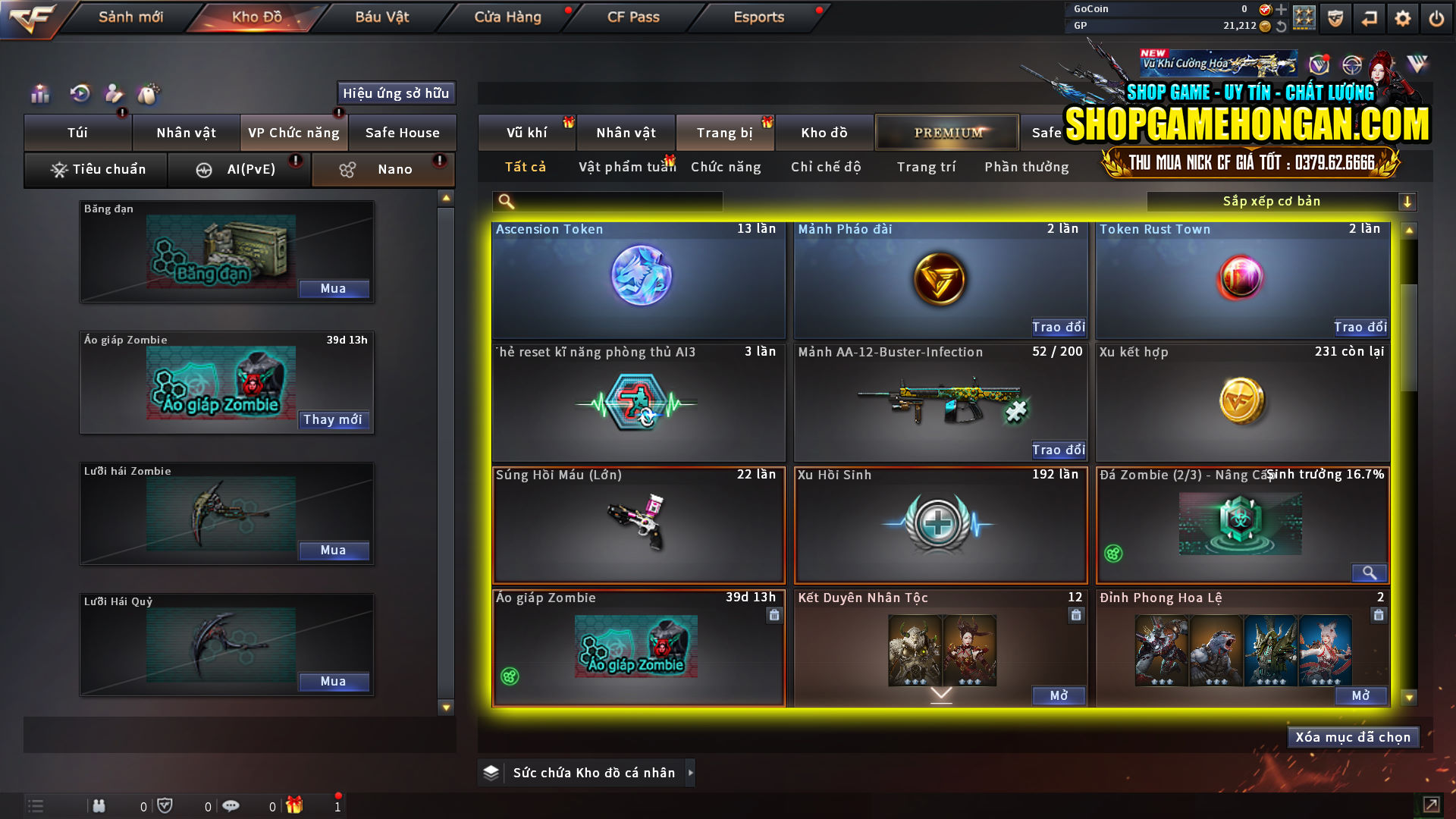Toggle the green nano icon on Súng Hồi Máu

click(508, 552)
